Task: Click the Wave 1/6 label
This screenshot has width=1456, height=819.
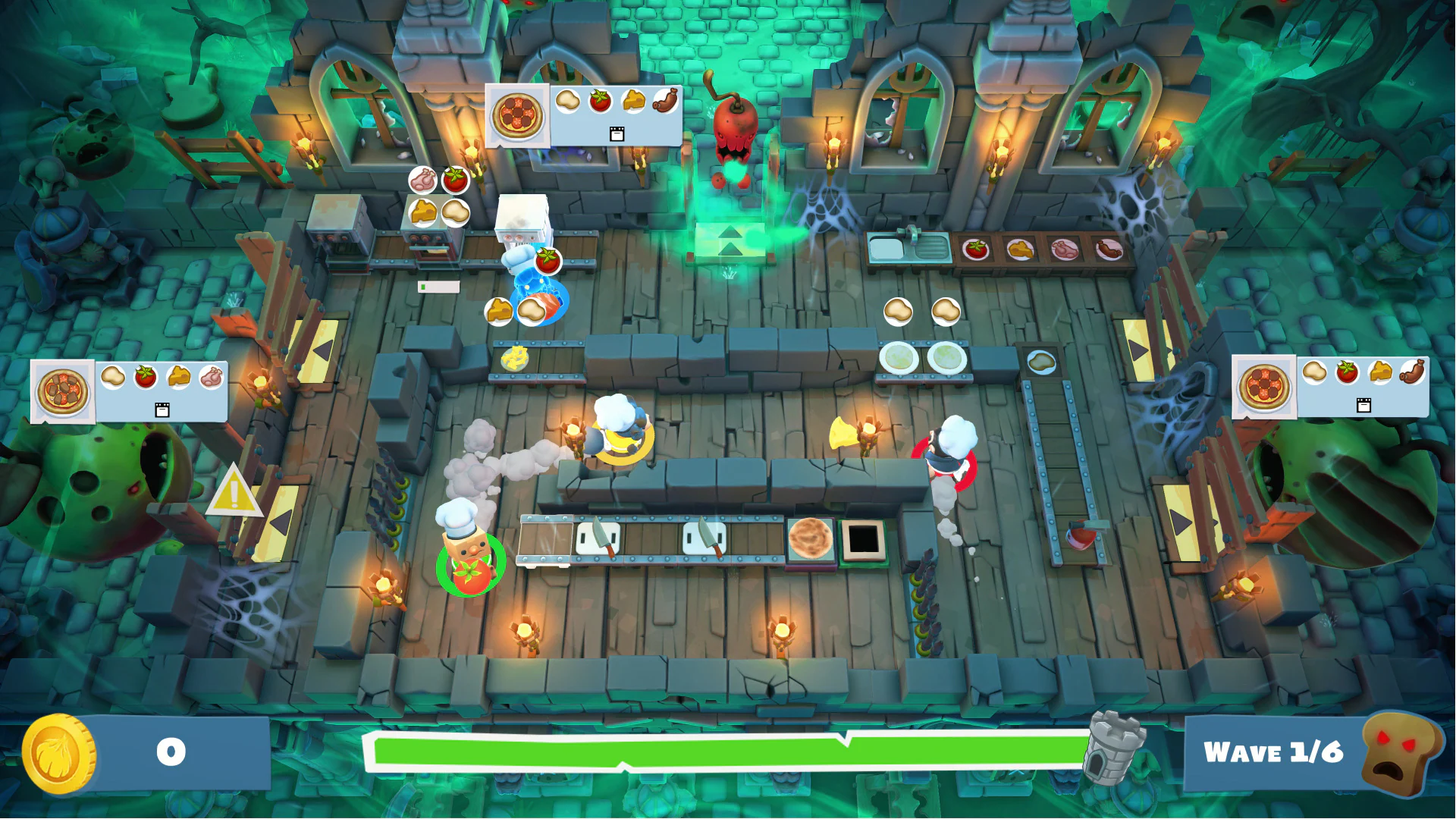Action: 1276,752
